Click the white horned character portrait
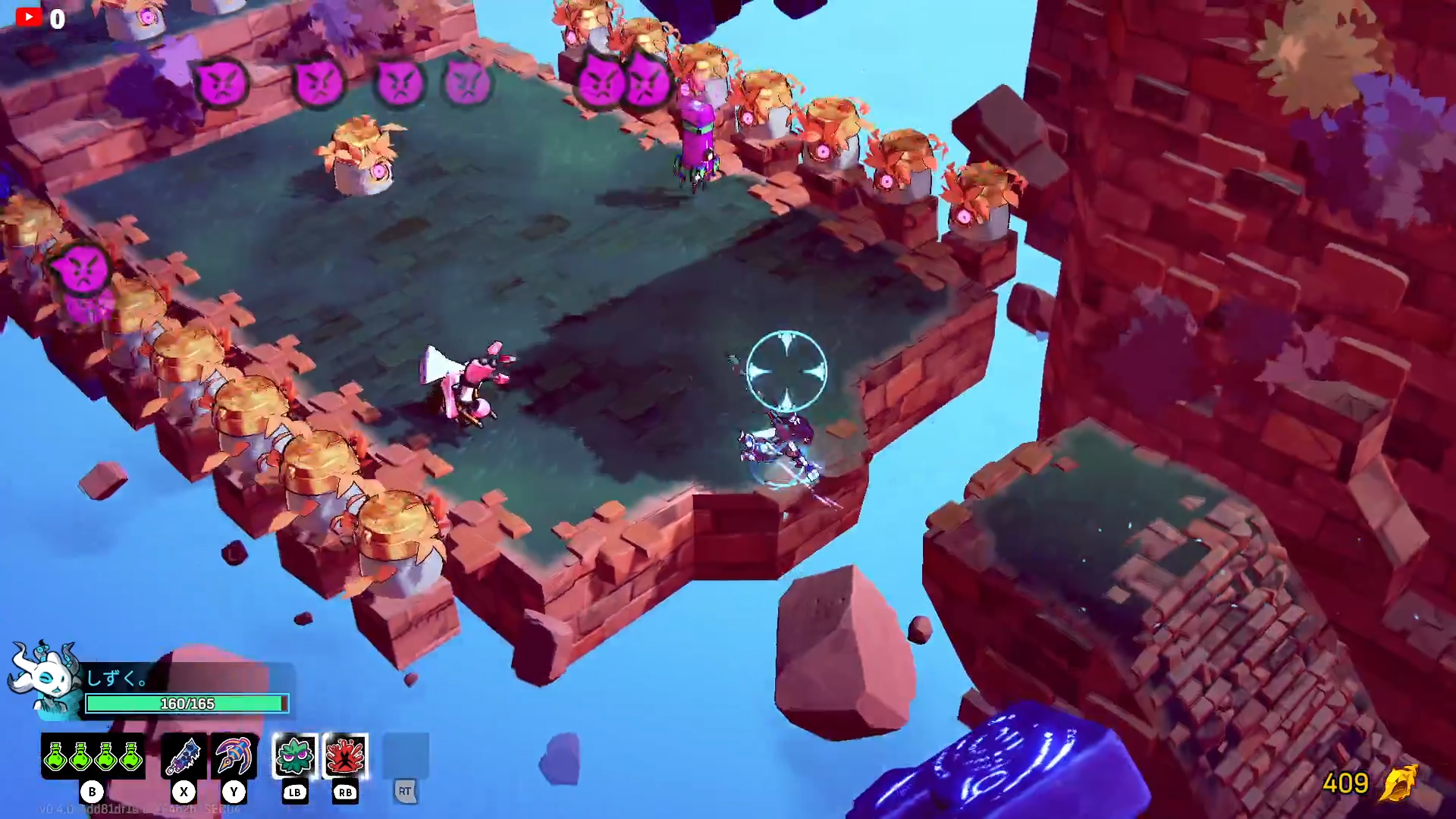This screenshot has width=1456, height=819. pyautogui.click(x=45, y=677)
